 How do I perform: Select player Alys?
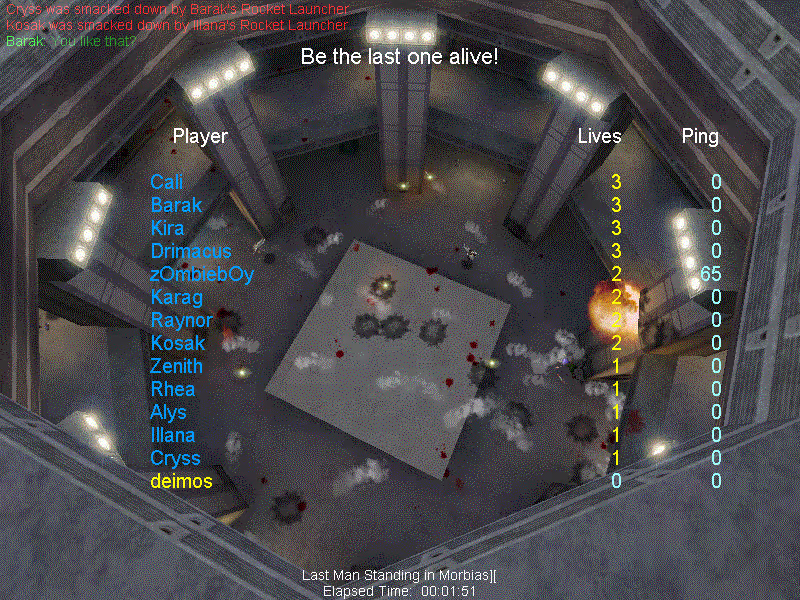(x=168, y=412)
